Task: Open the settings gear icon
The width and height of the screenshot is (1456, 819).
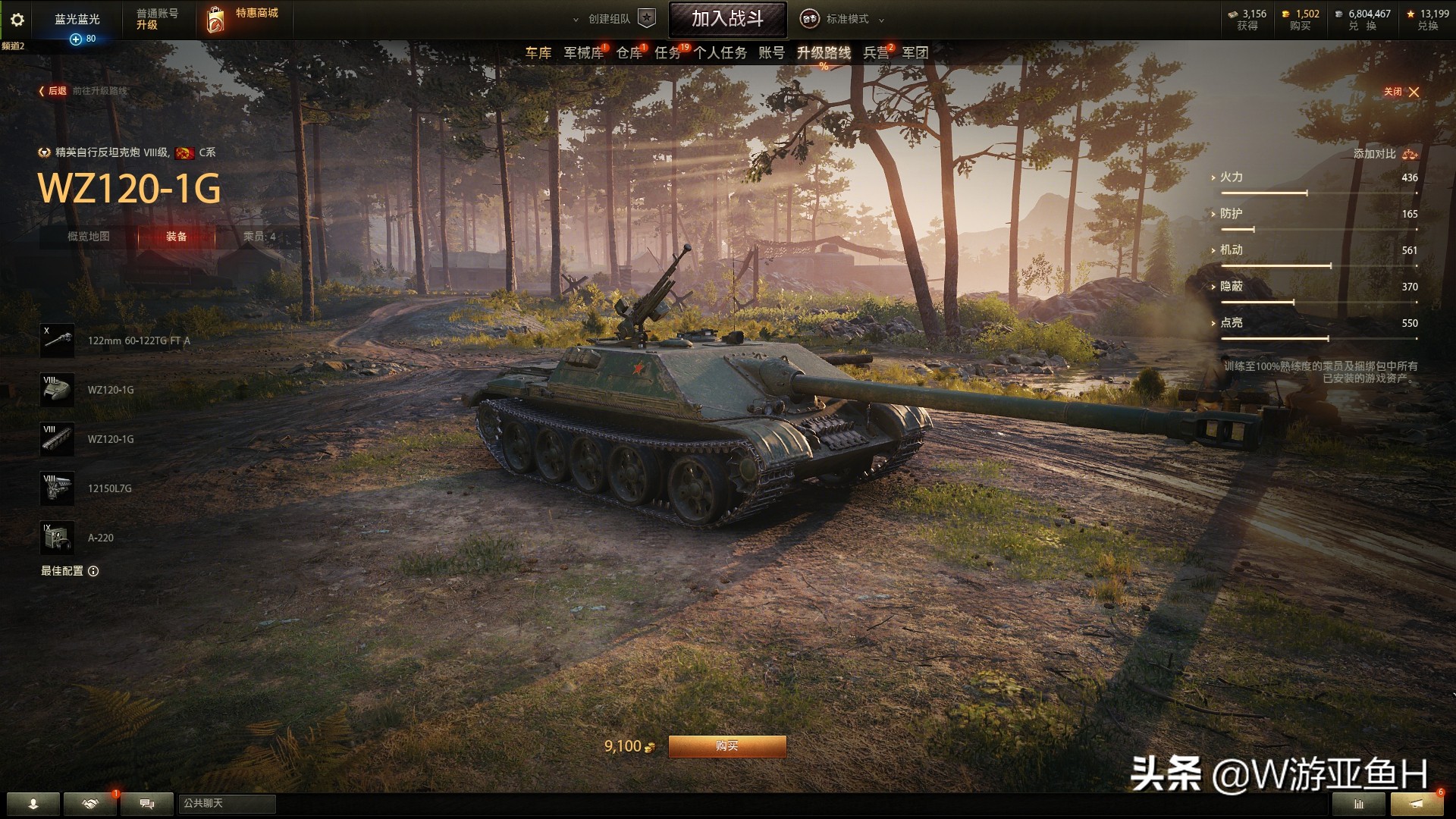Action: (17, 20)
